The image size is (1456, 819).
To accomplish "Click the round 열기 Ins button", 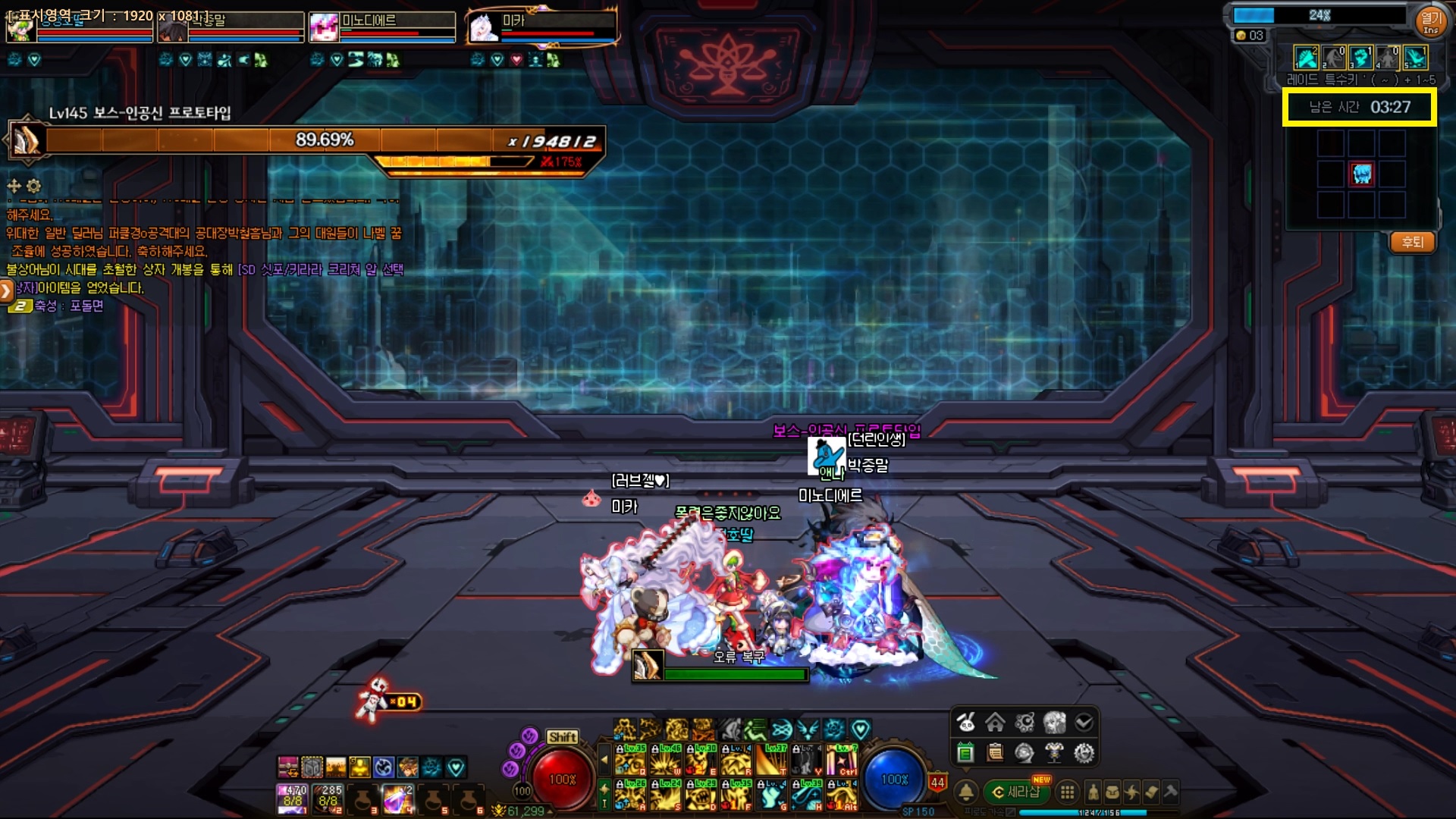I will pos(1430,20).
